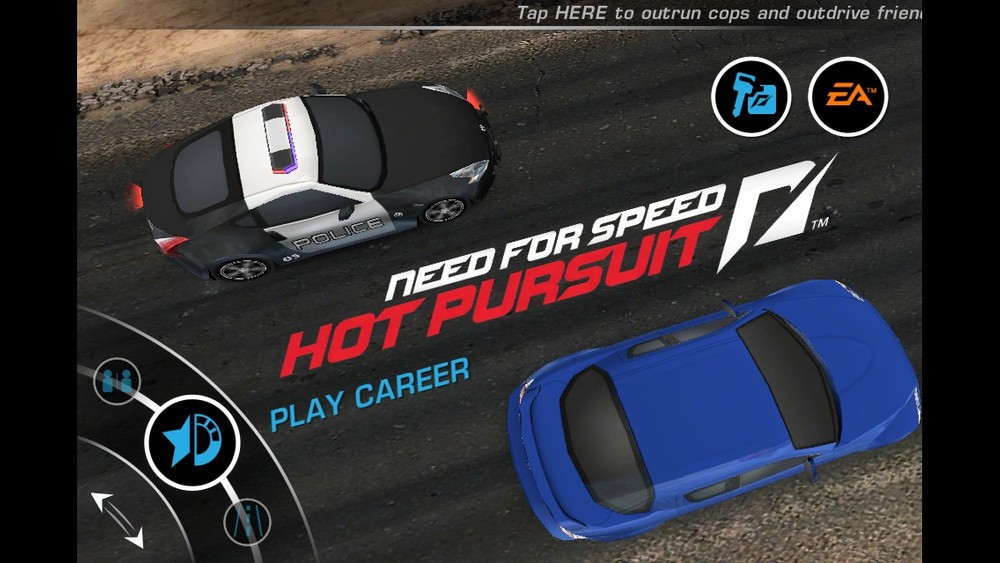This screenshot has width=1000, height=563.
Task: Tap the 'Tap HERE' ticker banner
Action: pyautogui.click(x=718, y=13)
